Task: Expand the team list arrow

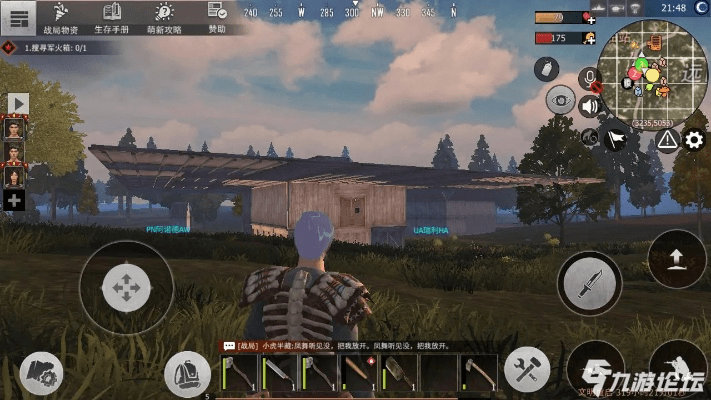Action: coord(18,103)
